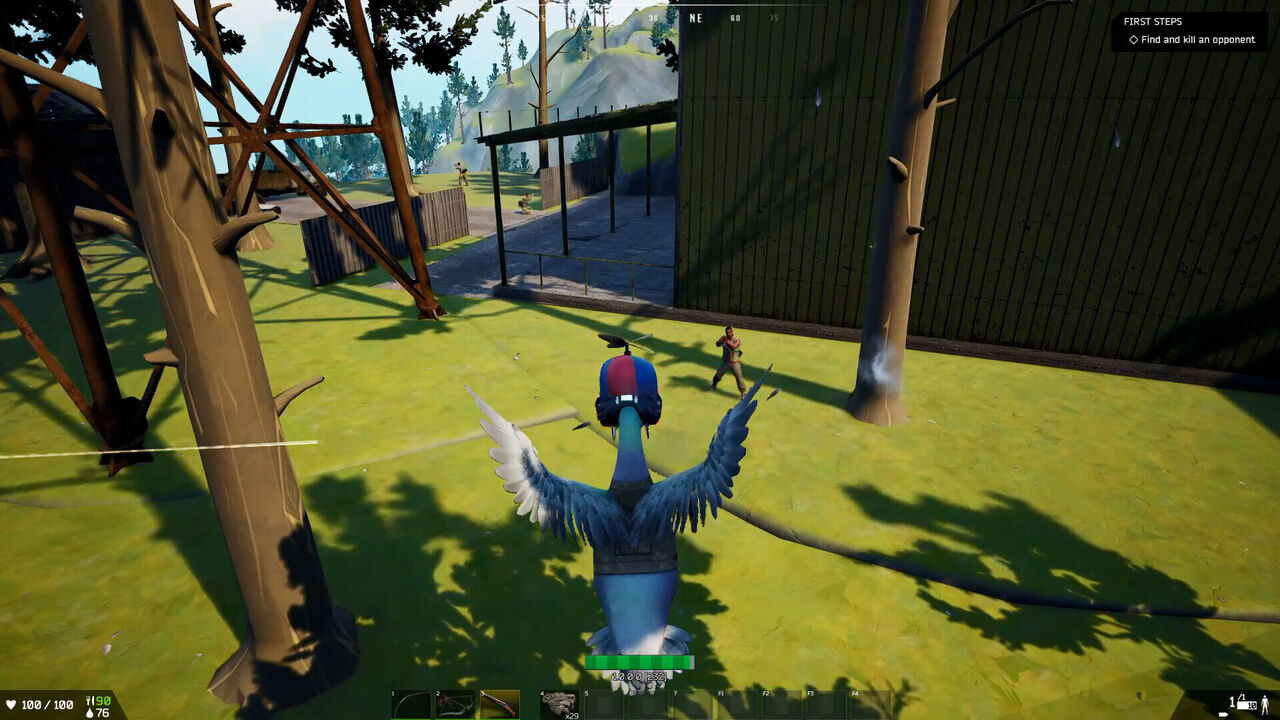The height and width of the screenshot is (720, 1280).
Task: Click the bullet icon beside the ammo counter
Action: [x=1223, y=714]
